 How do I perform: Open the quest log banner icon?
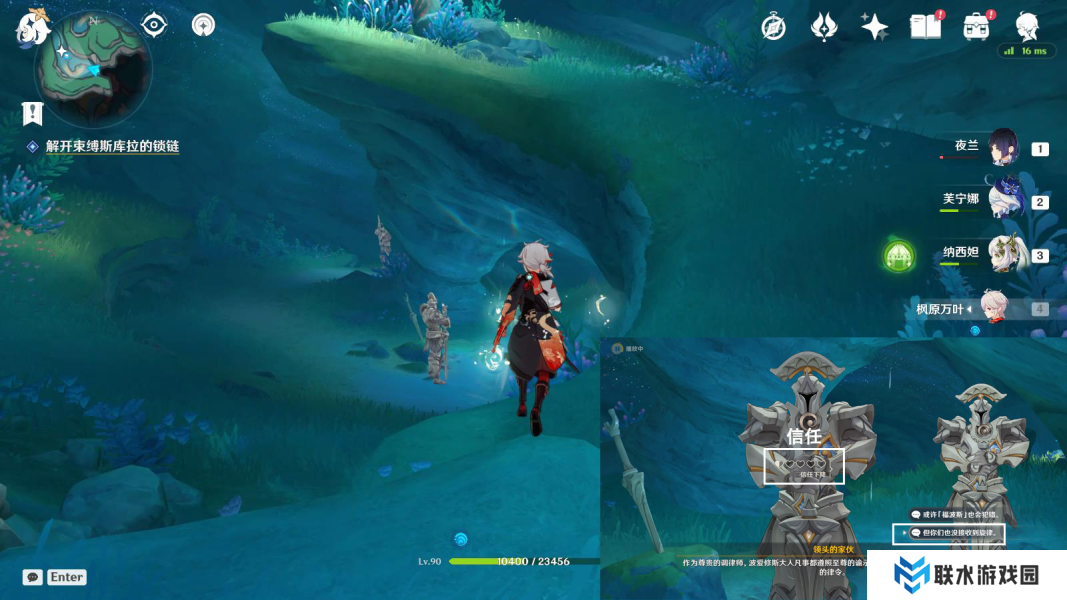[x=32, y=113]
